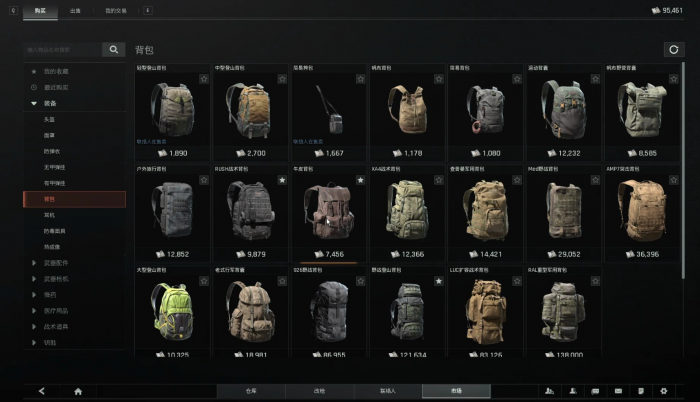Expand the 钥匙 (keys) category
The image size is (700, 402).
click(50, 343)
